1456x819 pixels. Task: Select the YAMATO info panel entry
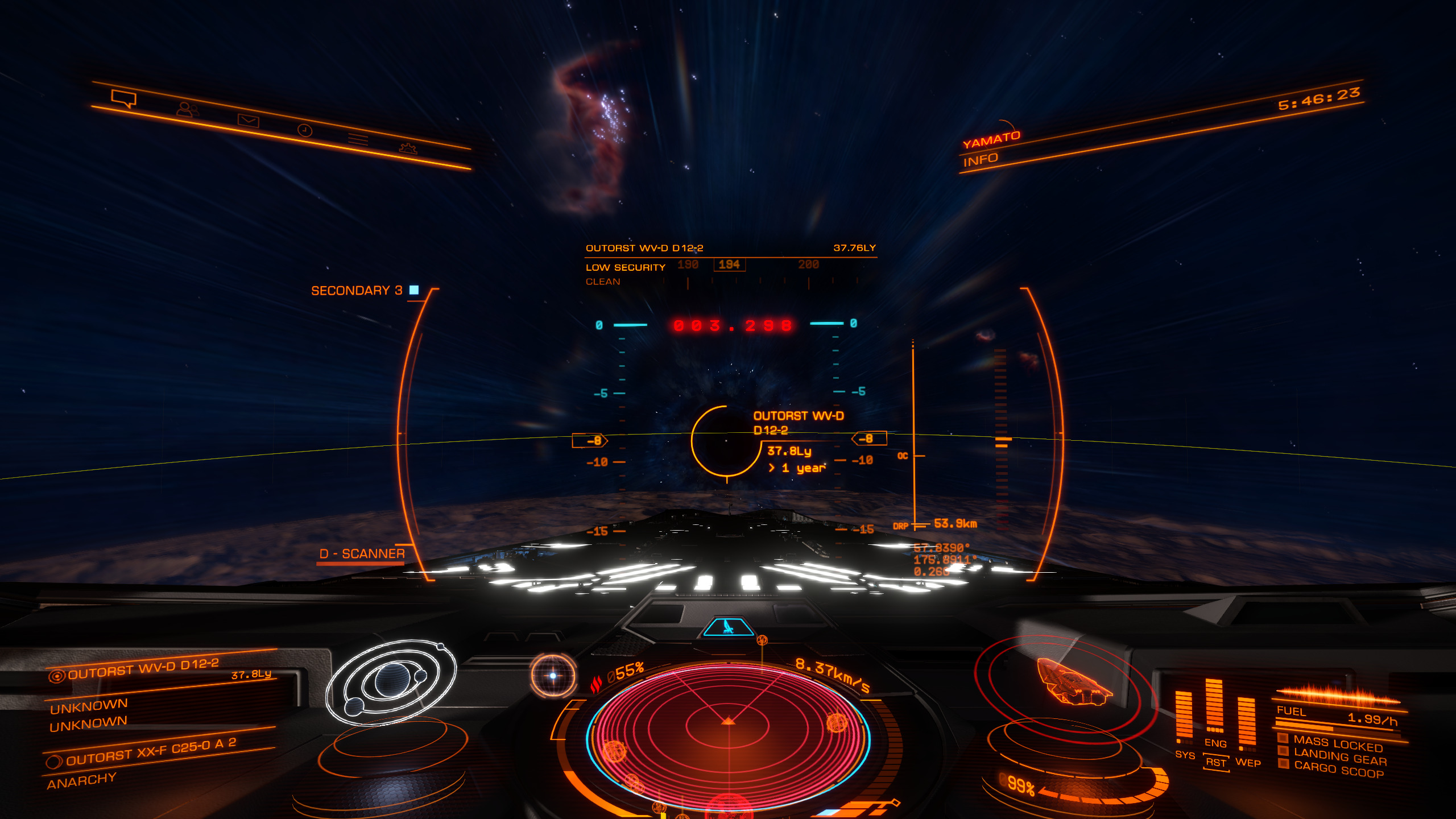click(991, 140)
